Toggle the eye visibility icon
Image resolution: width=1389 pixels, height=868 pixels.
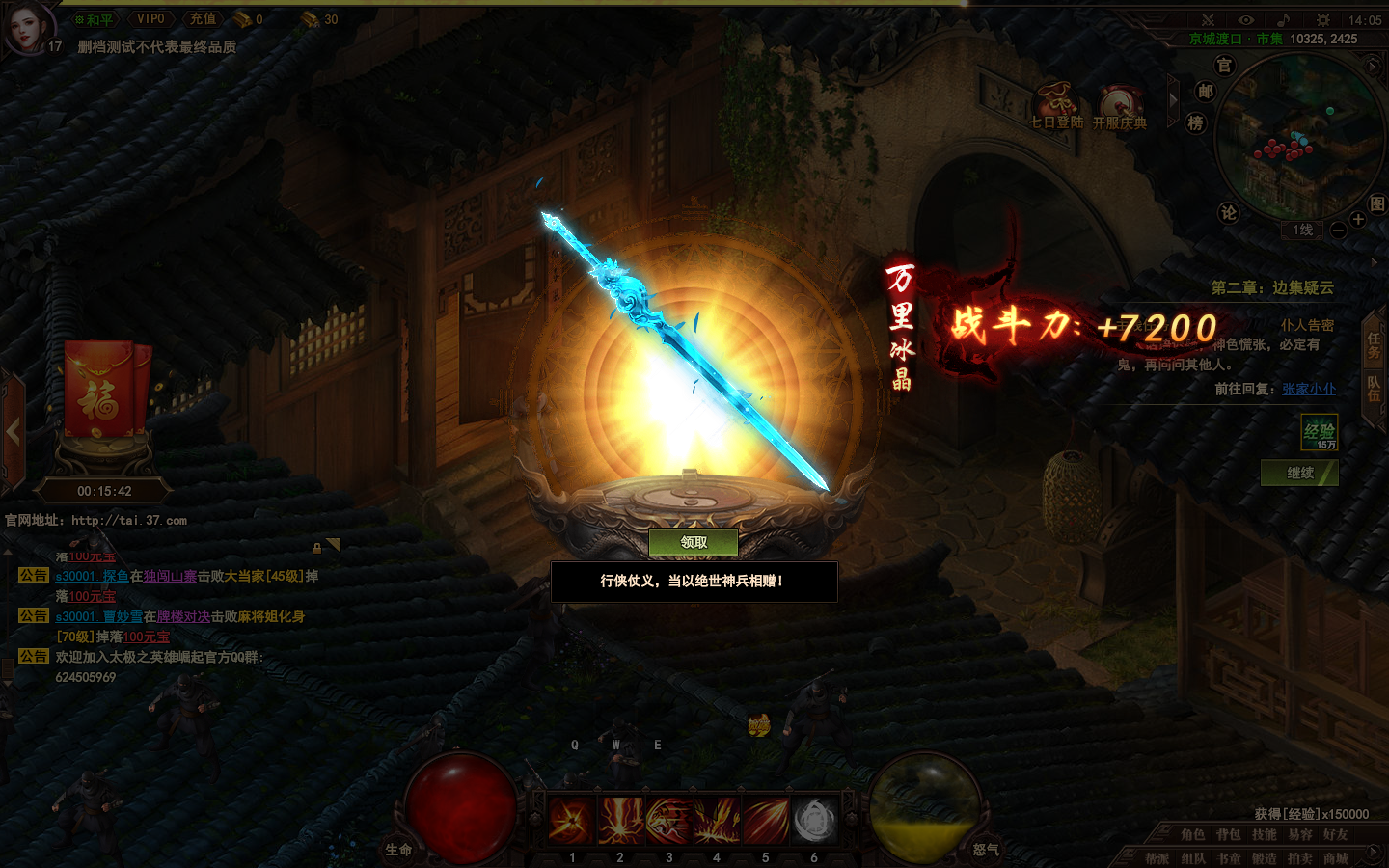[x=1246, y=19]
